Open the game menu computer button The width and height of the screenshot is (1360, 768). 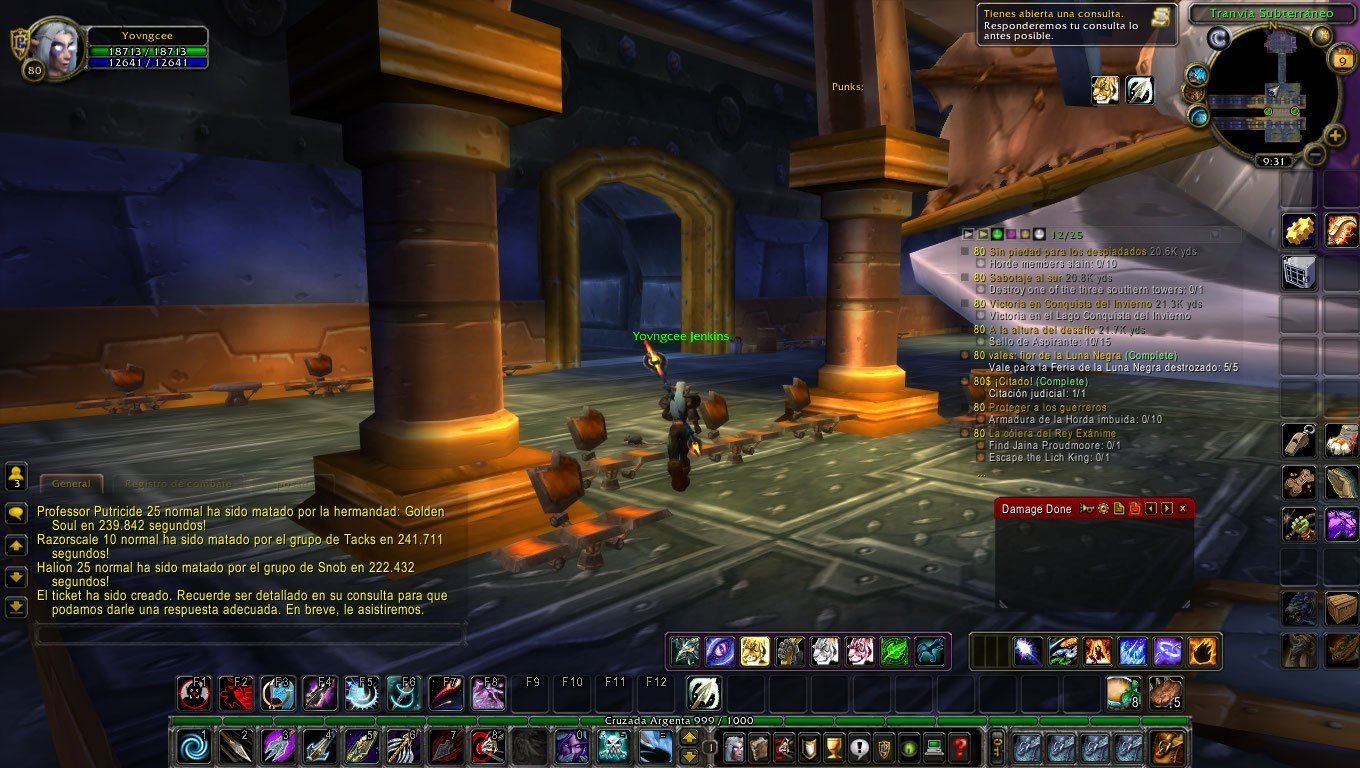click(x=934, y=747)
